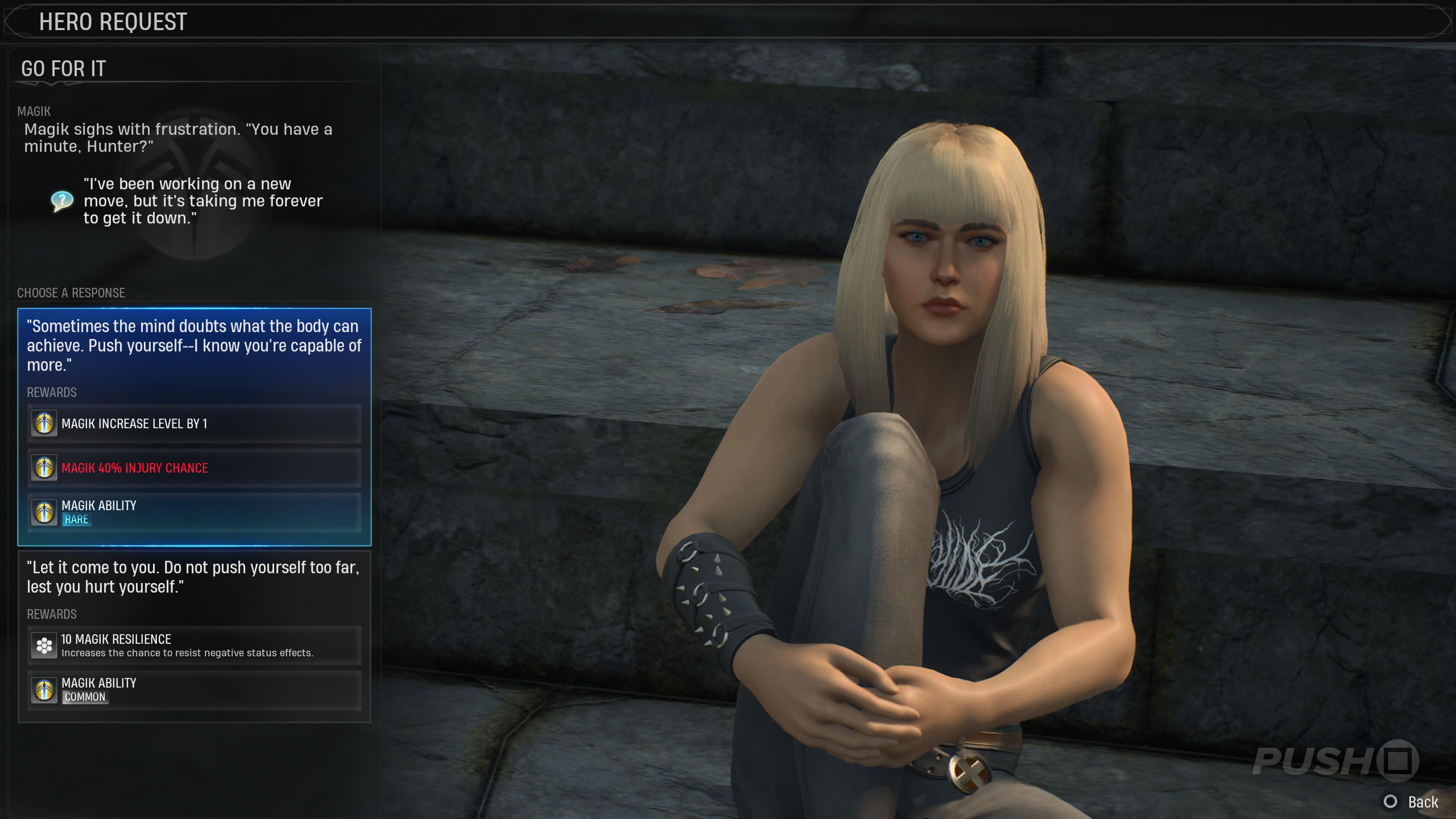Select the 10 Magik Resilience reward row
The image size is (1456, 819).
click(x=194, y=645)
